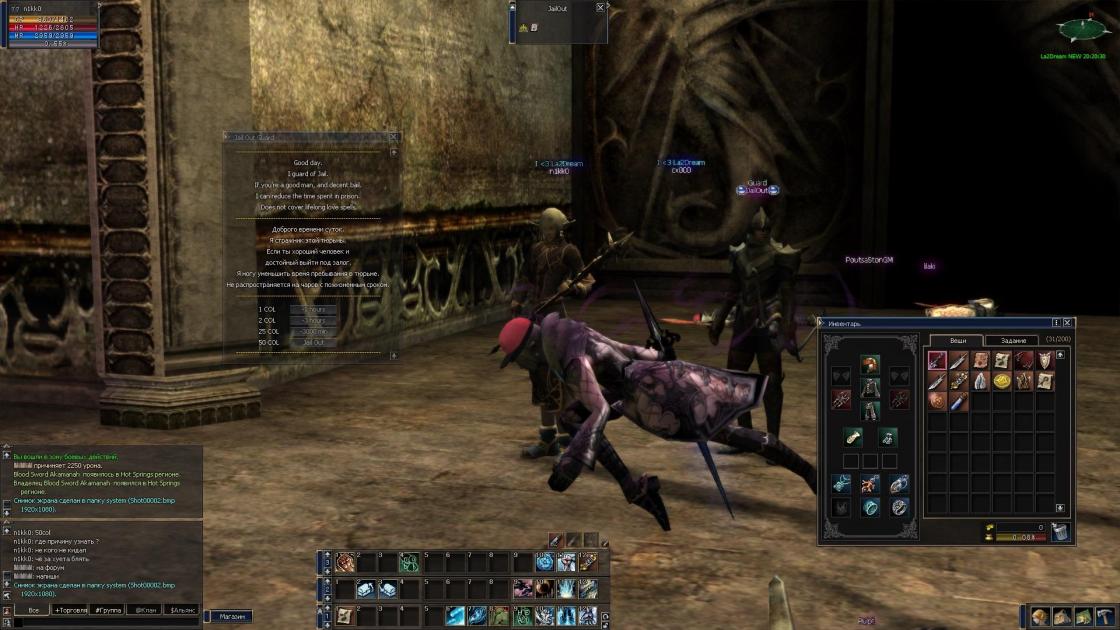Select the 25 COL time reduction button

(314, 331)
